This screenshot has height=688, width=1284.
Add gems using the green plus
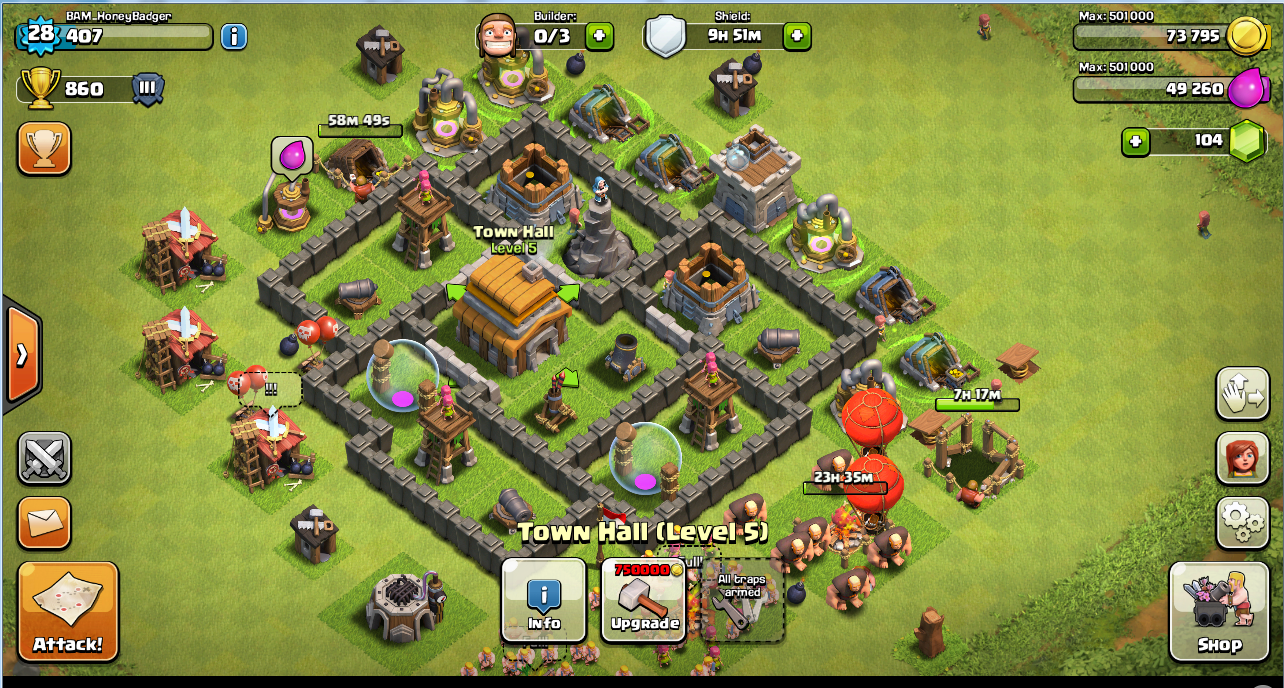pyautogui.click(x=1135, y=142)
